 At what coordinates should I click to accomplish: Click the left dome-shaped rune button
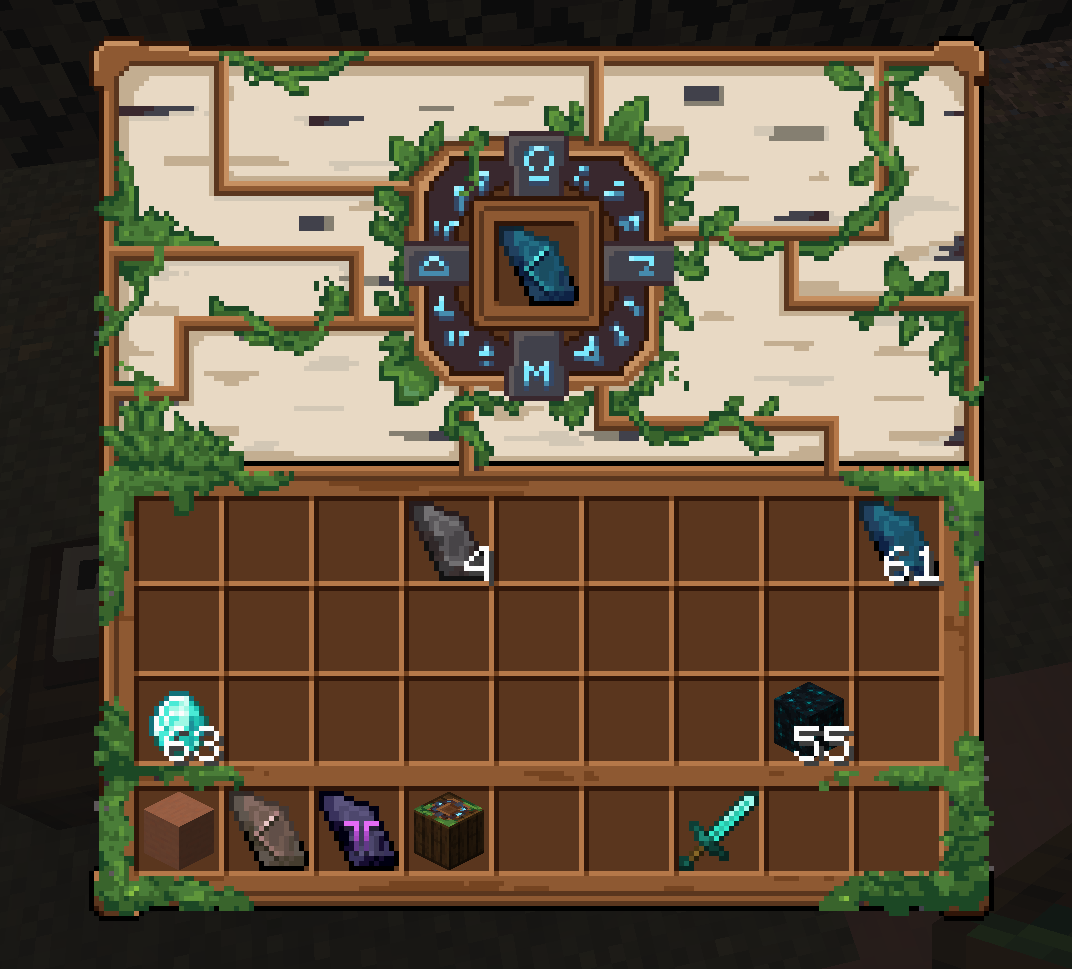(436, 266)
